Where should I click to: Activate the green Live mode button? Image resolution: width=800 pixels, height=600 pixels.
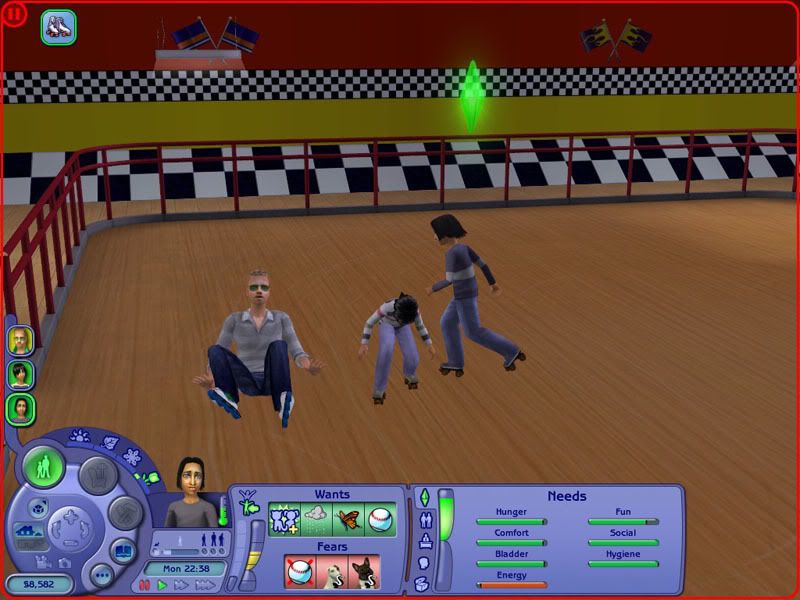tap(44, 467)
